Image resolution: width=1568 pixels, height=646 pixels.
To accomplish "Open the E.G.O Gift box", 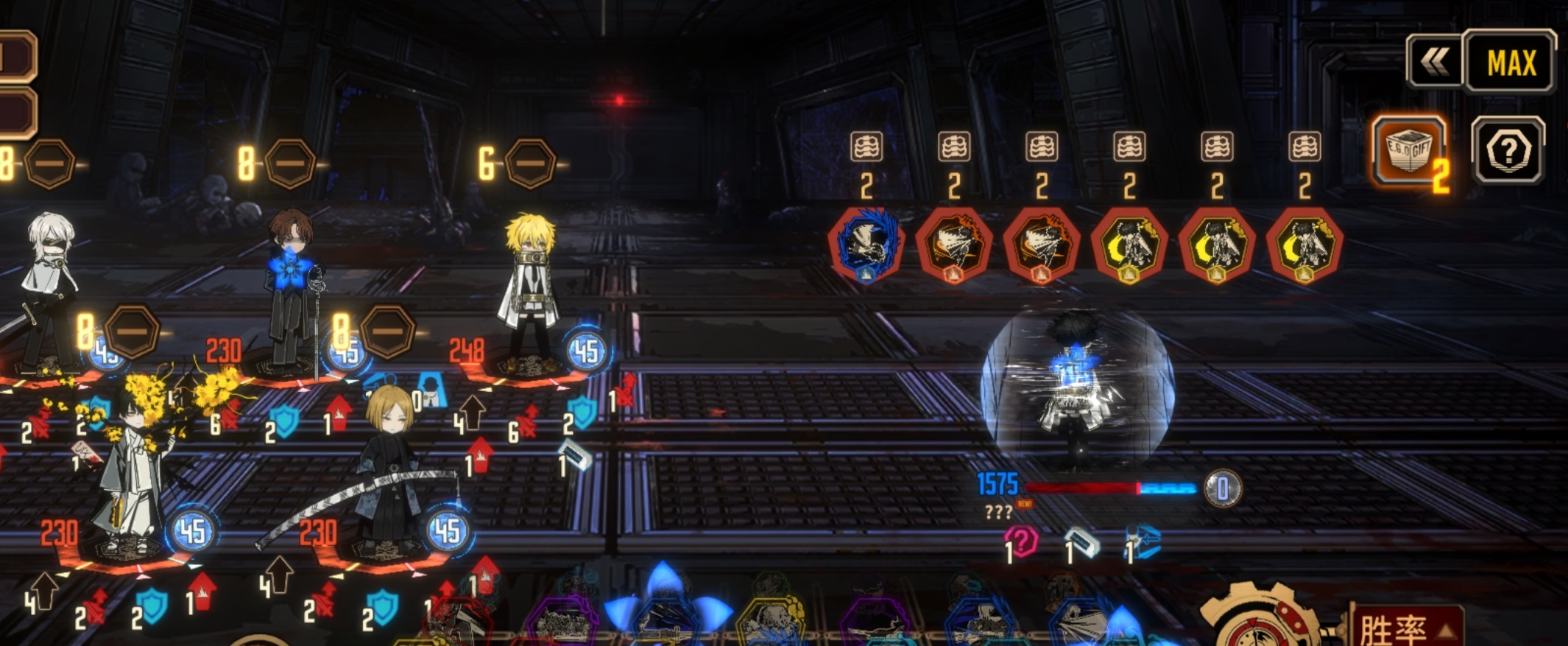I will pos(1408,150).
